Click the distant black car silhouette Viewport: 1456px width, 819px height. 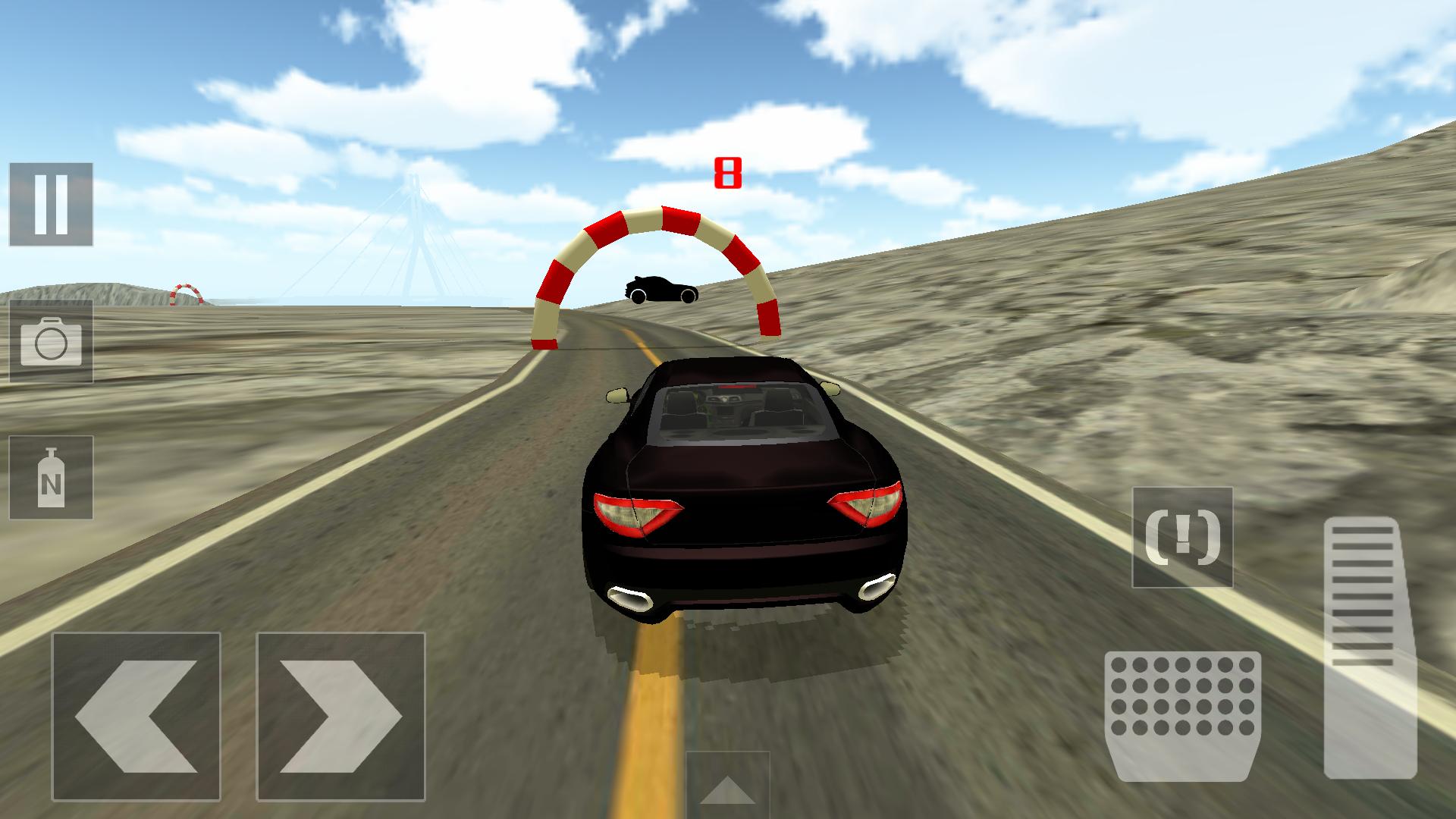click(659, 290)
